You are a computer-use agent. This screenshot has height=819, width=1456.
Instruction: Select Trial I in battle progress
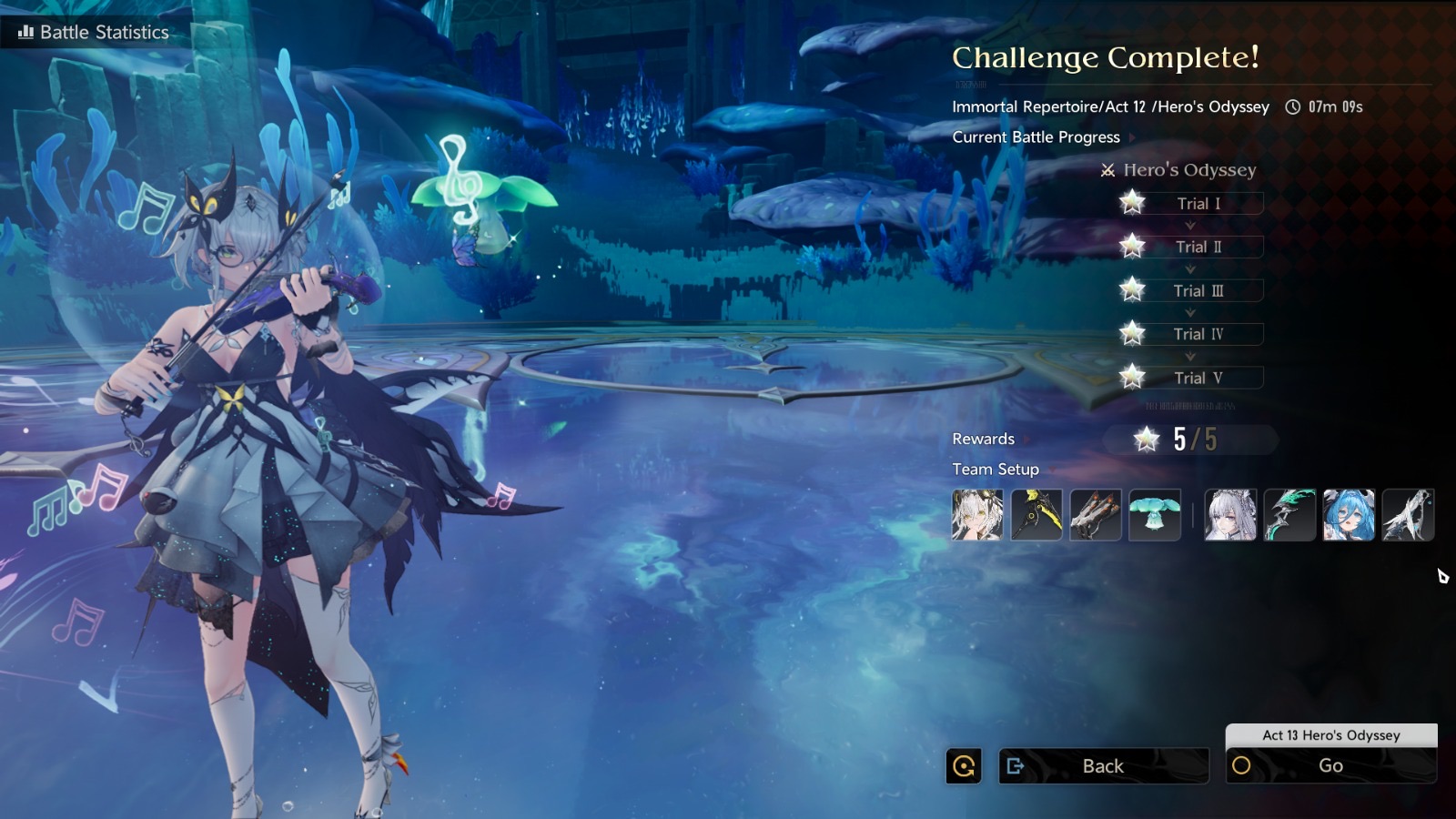tap(1198, 204)
